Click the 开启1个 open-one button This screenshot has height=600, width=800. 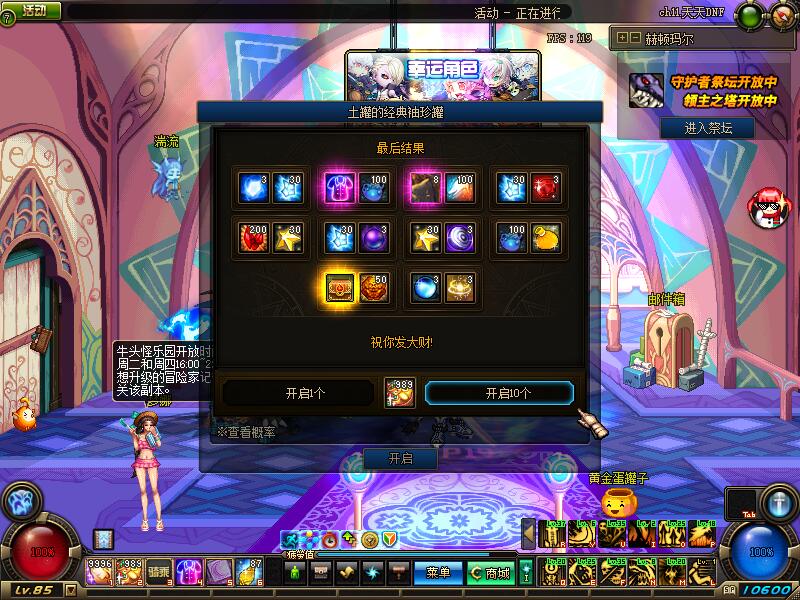coord(302,393)
